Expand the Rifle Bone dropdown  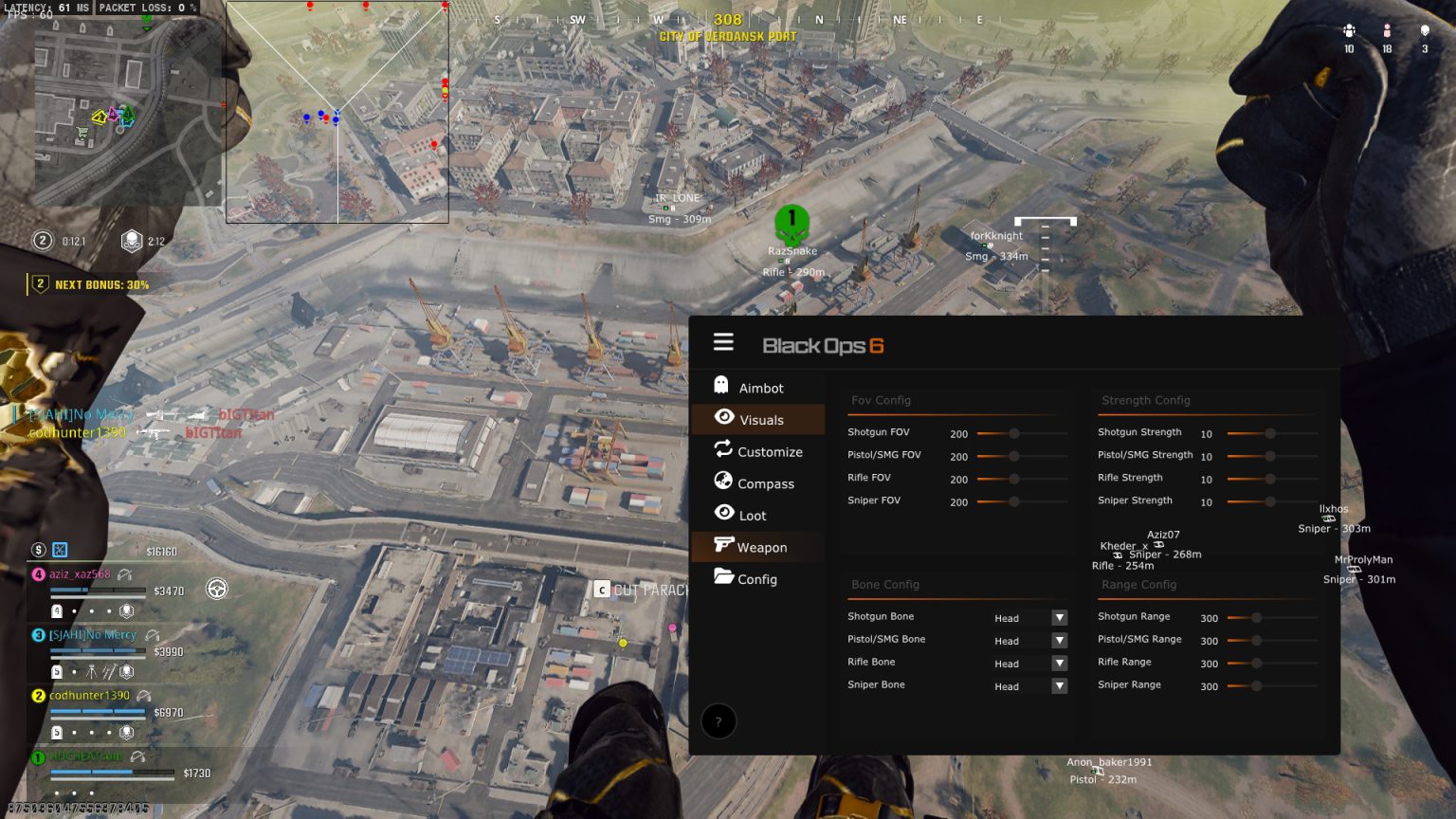tap(1060, 663)
